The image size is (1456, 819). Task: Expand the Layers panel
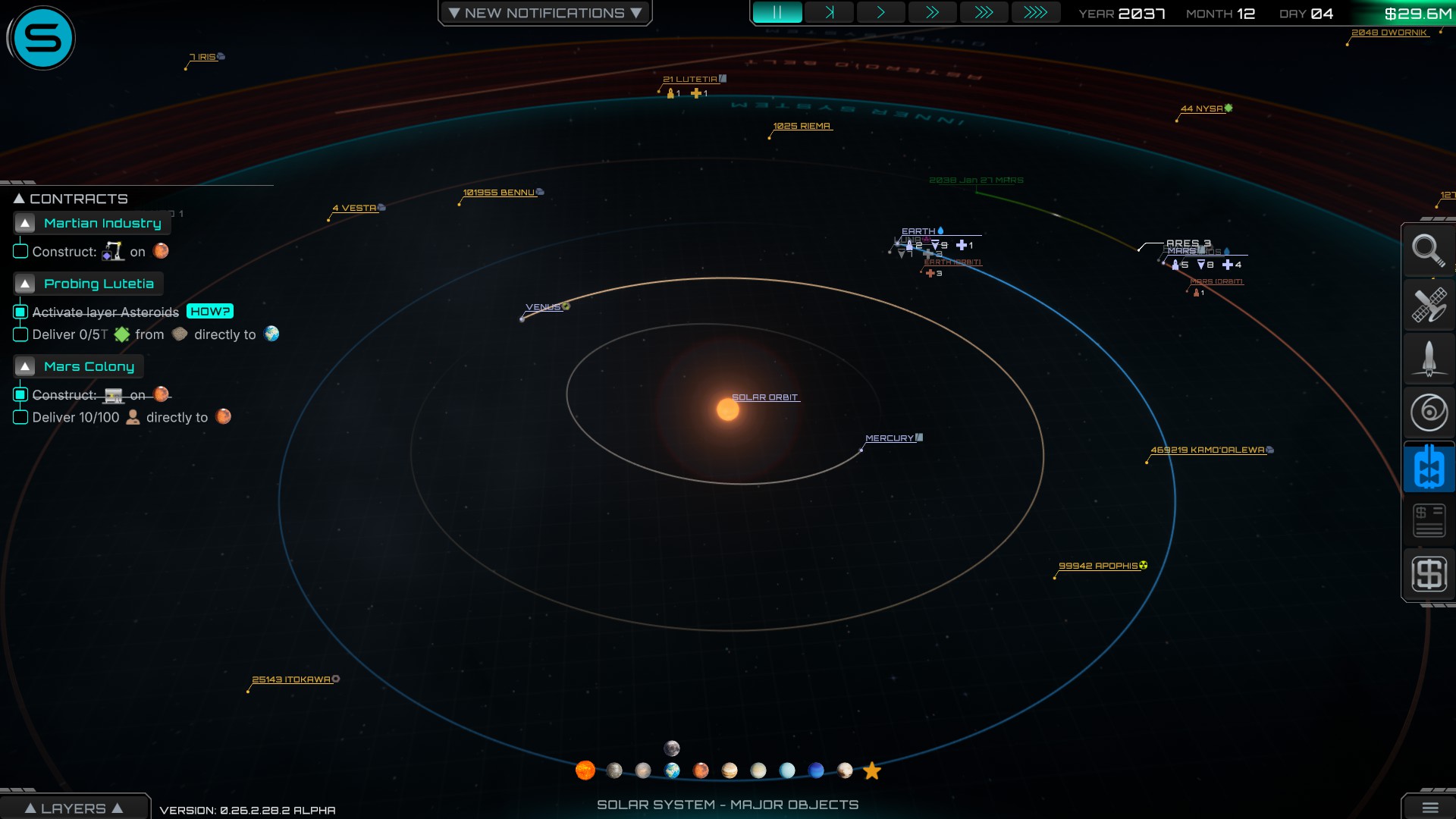pyautogui.click(x=74, y=808)
